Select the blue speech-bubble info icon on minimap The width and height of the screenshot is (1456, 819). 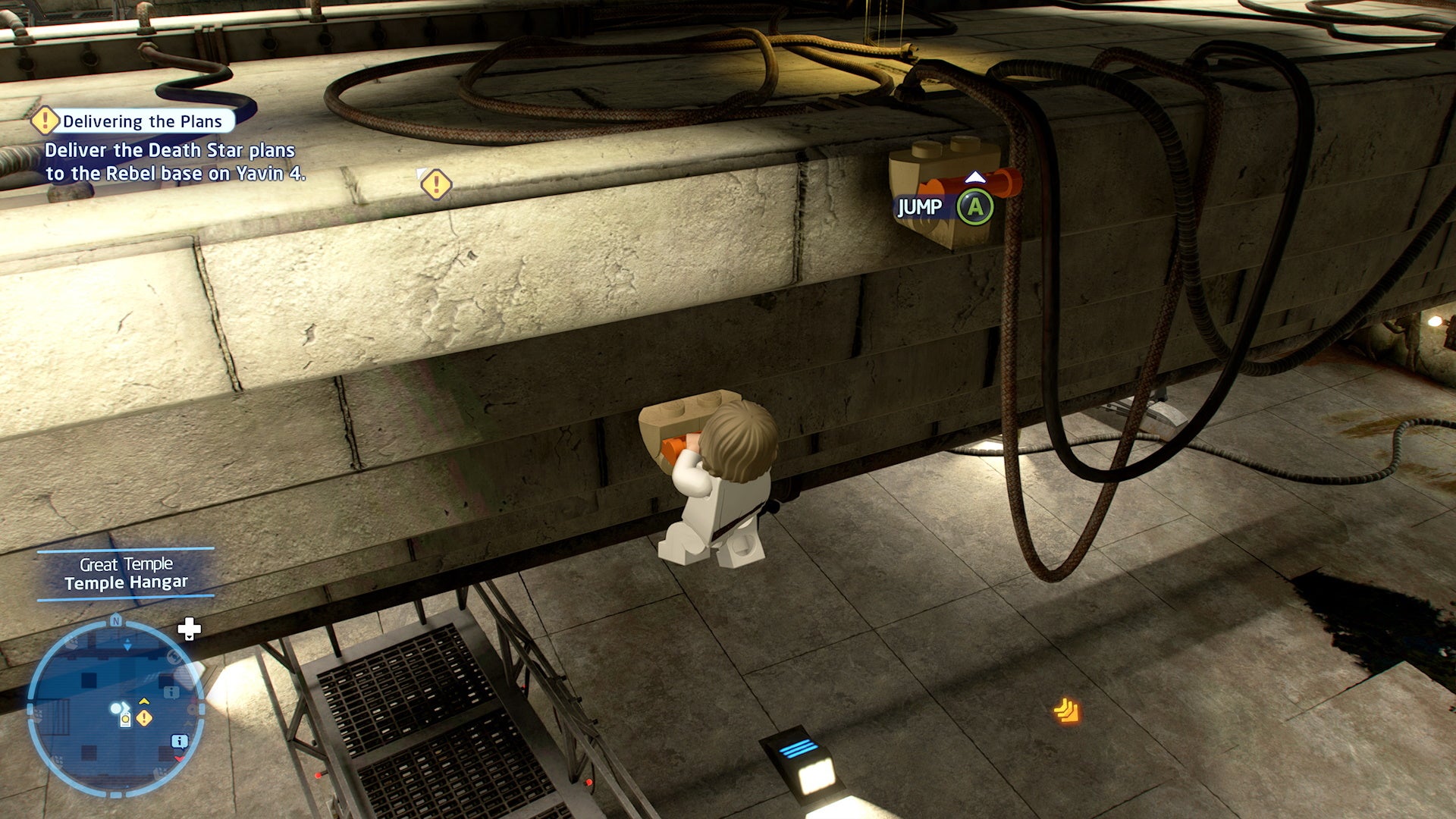click(180, 741)
